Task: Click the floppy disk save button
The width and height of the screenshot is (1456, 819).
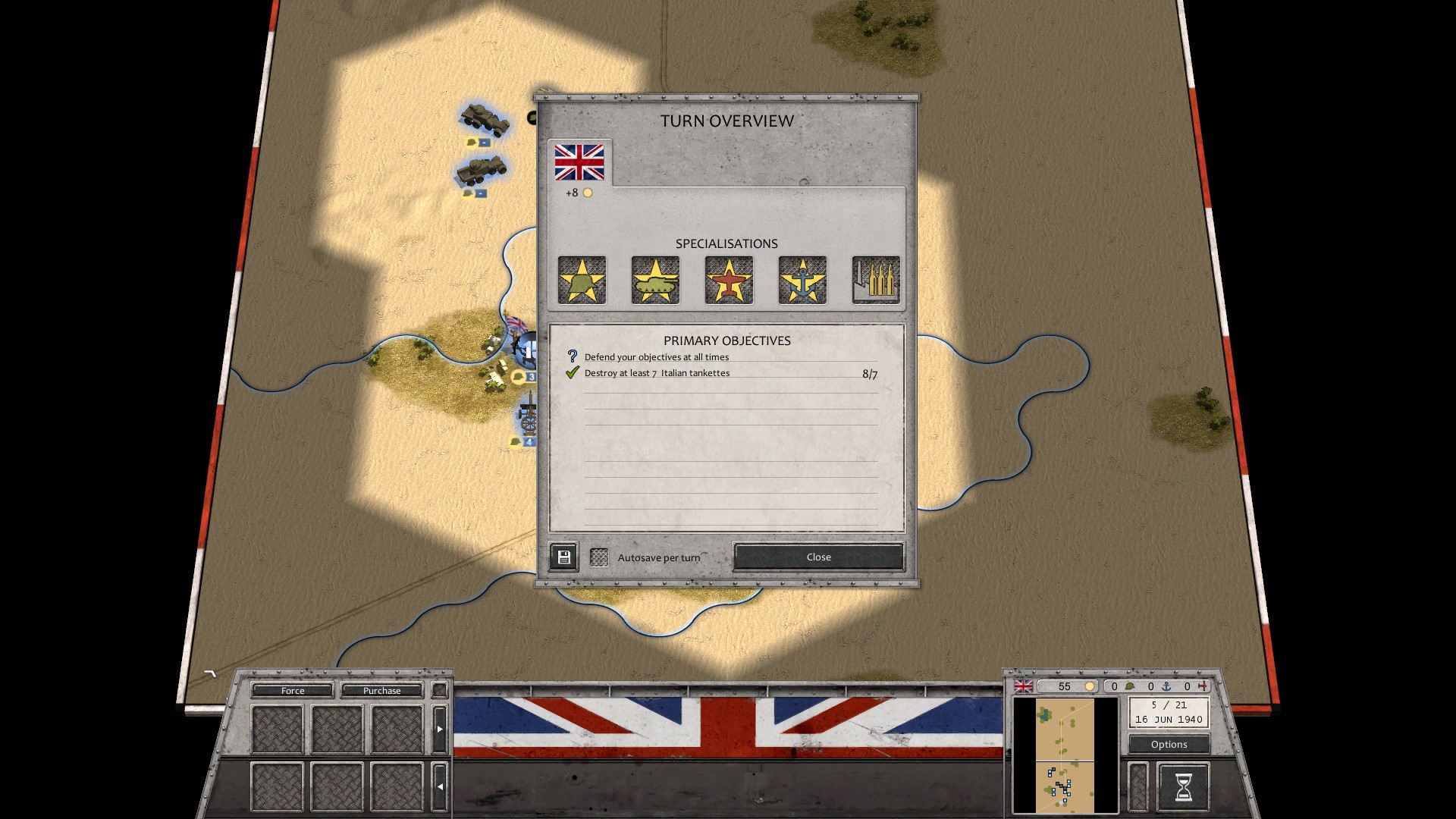Action: [x=563, y=557]
